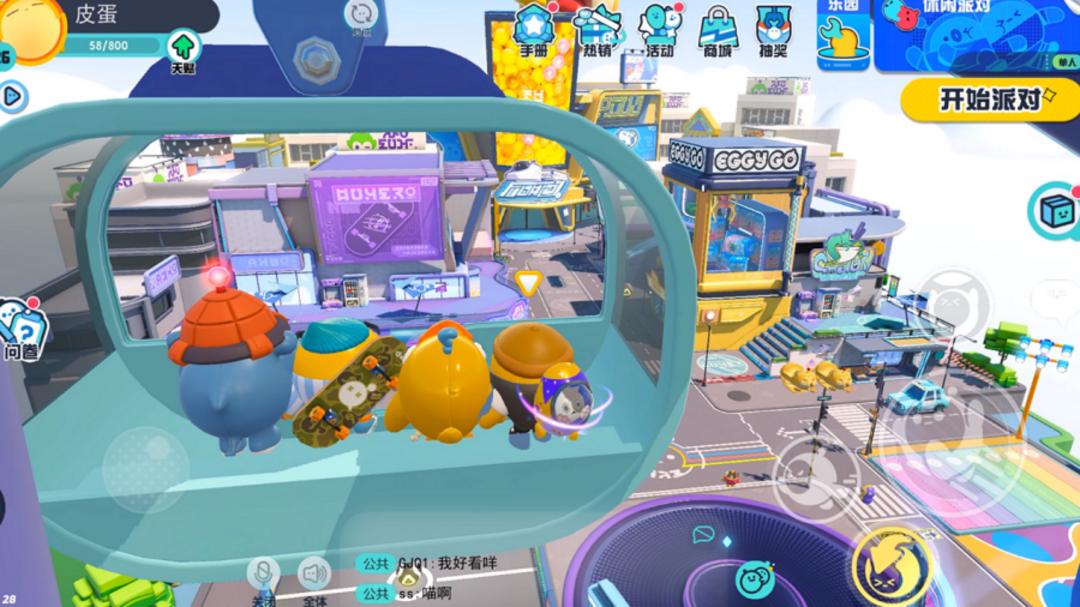The height and width of the screenshot is (607, 1080).
Task: Click the blue play arrow button
Action: [x=13, y=96]
